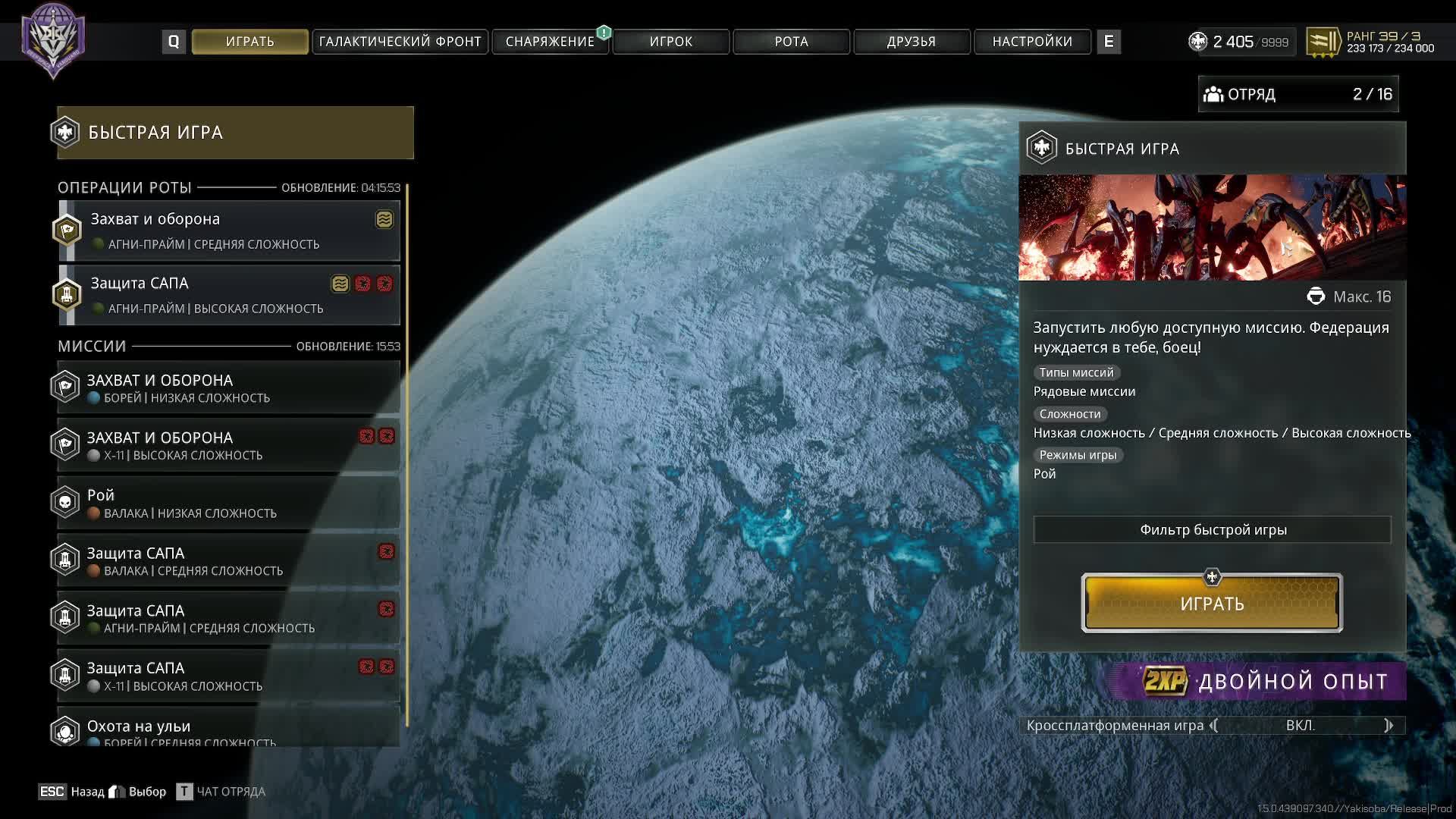The width and height of the screenshot is (1456, 819).
Task: Choose company operation Защита САПА, высокая сложность
Action: click(229, 295)
